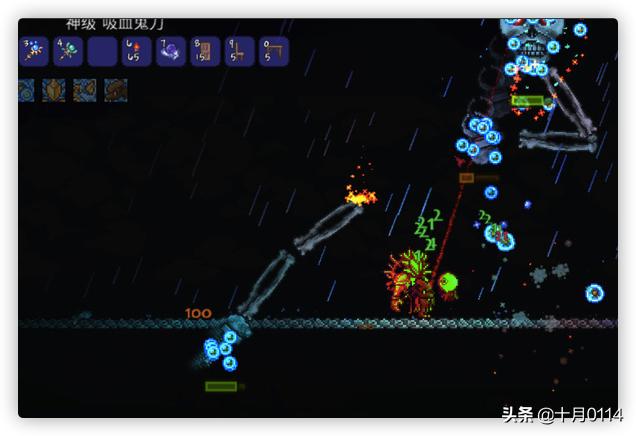The width and height of the screenshot is (636, 436).
Task: Choose the wooden table stack in slot 0
Action: pos(274,51)
